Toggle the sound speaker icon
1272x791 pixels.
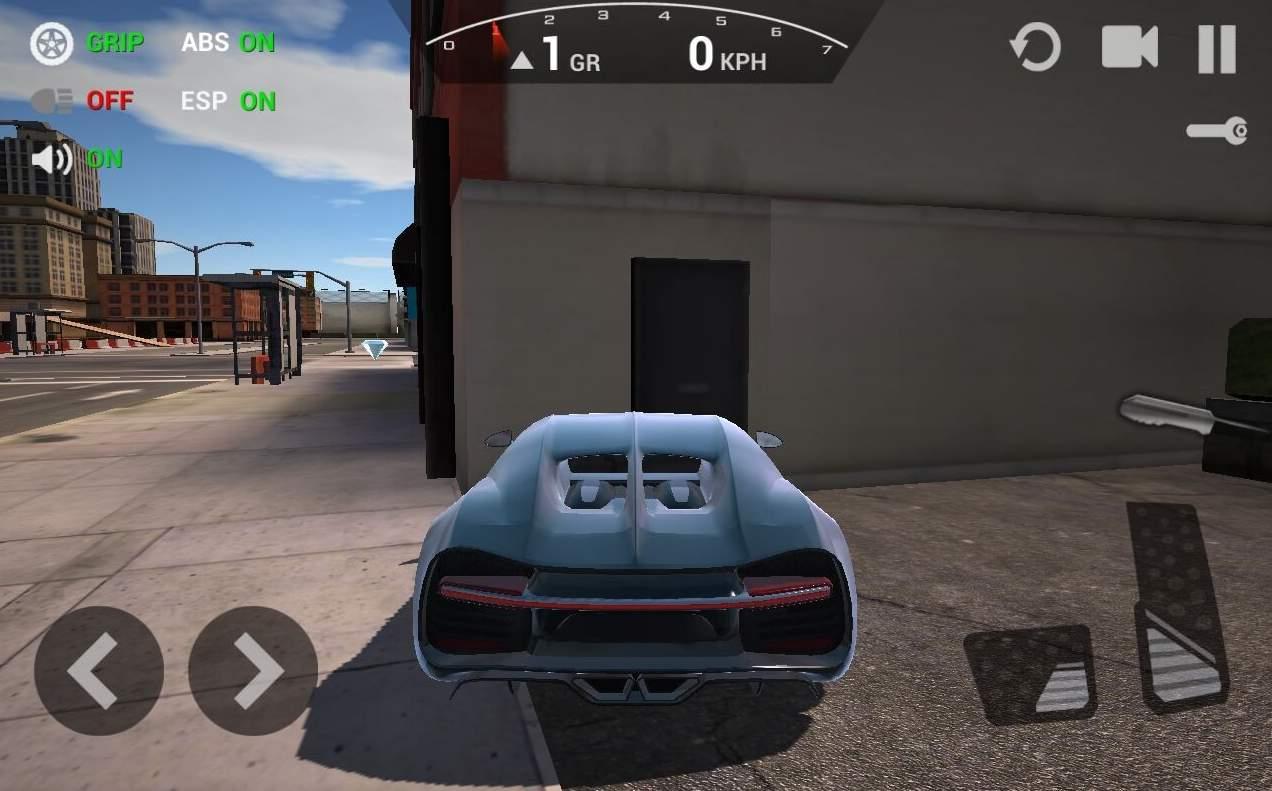pos(52,159)
